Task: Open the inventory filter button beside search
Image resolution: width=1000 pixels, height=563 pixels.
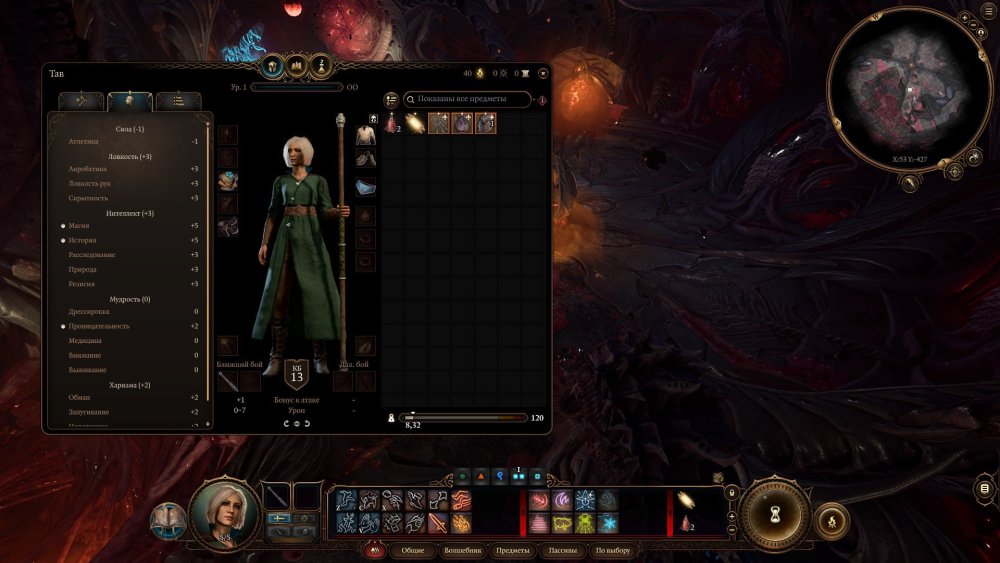Action: click(392, 99)
